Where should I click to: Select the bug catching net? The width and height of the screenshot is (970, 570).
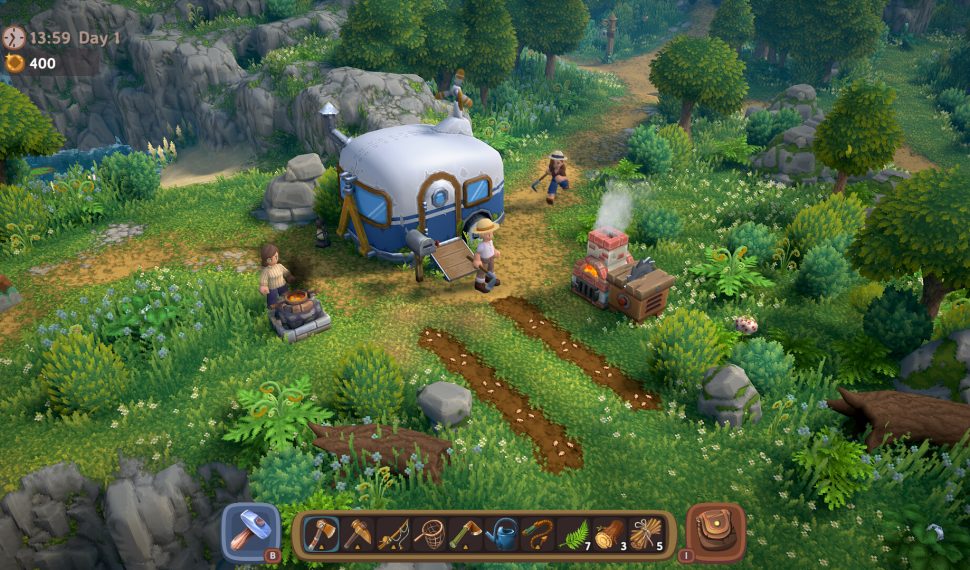coord(429,534)
